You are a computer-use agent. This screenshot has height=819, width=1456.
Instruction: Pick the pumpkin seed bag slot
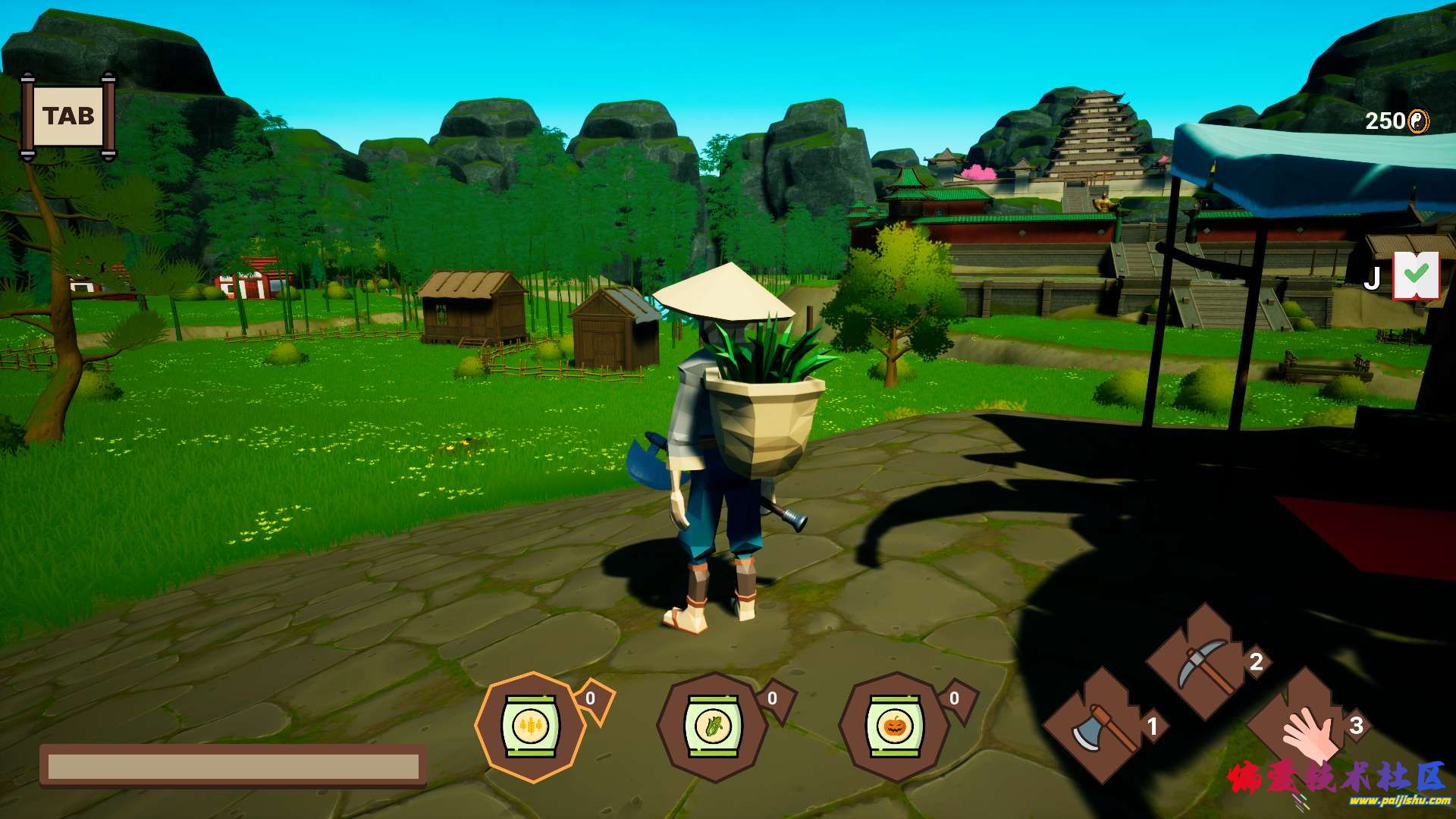tap(894, 726)
